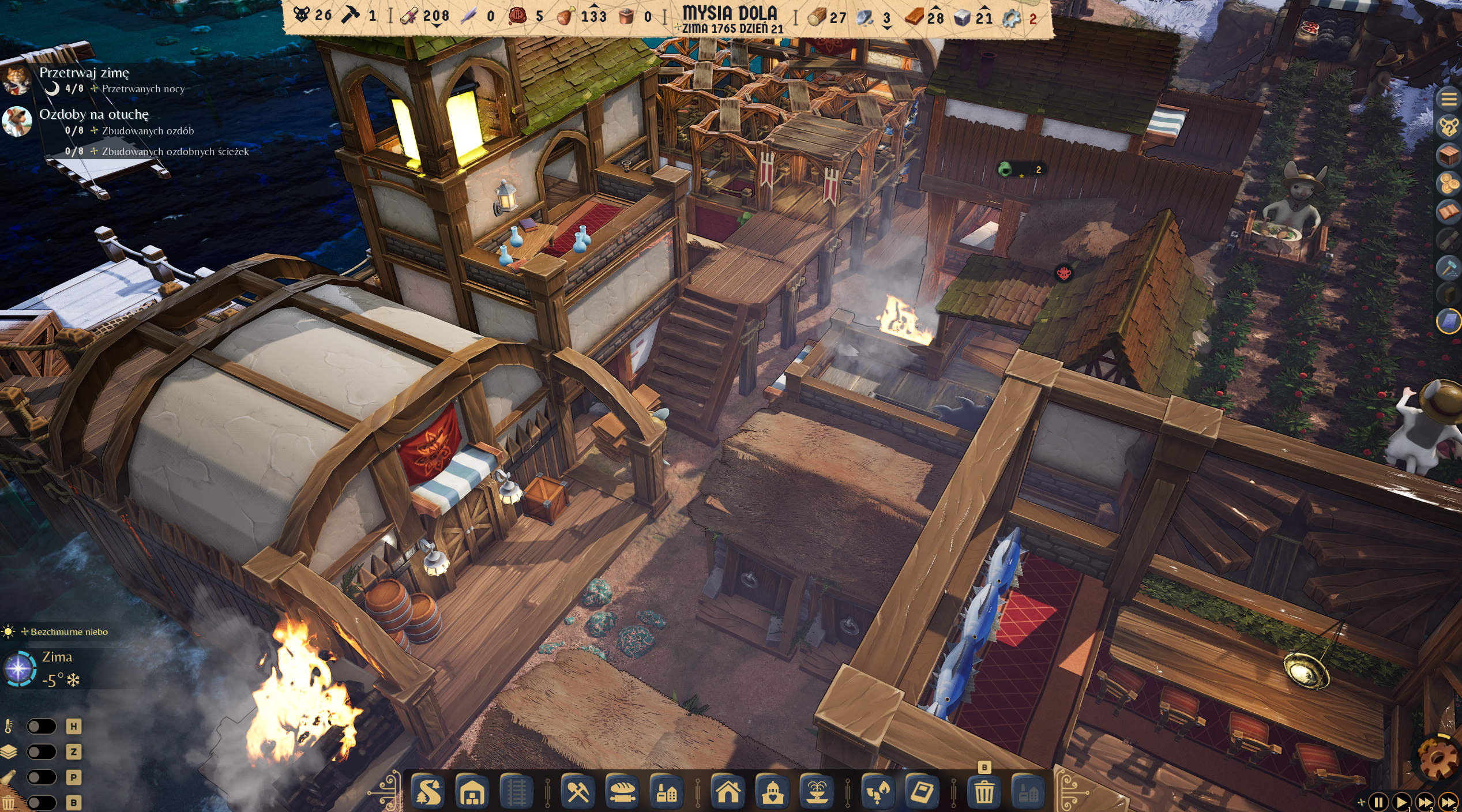
Task: Pause the game speed
Action: coord(1378,802)
